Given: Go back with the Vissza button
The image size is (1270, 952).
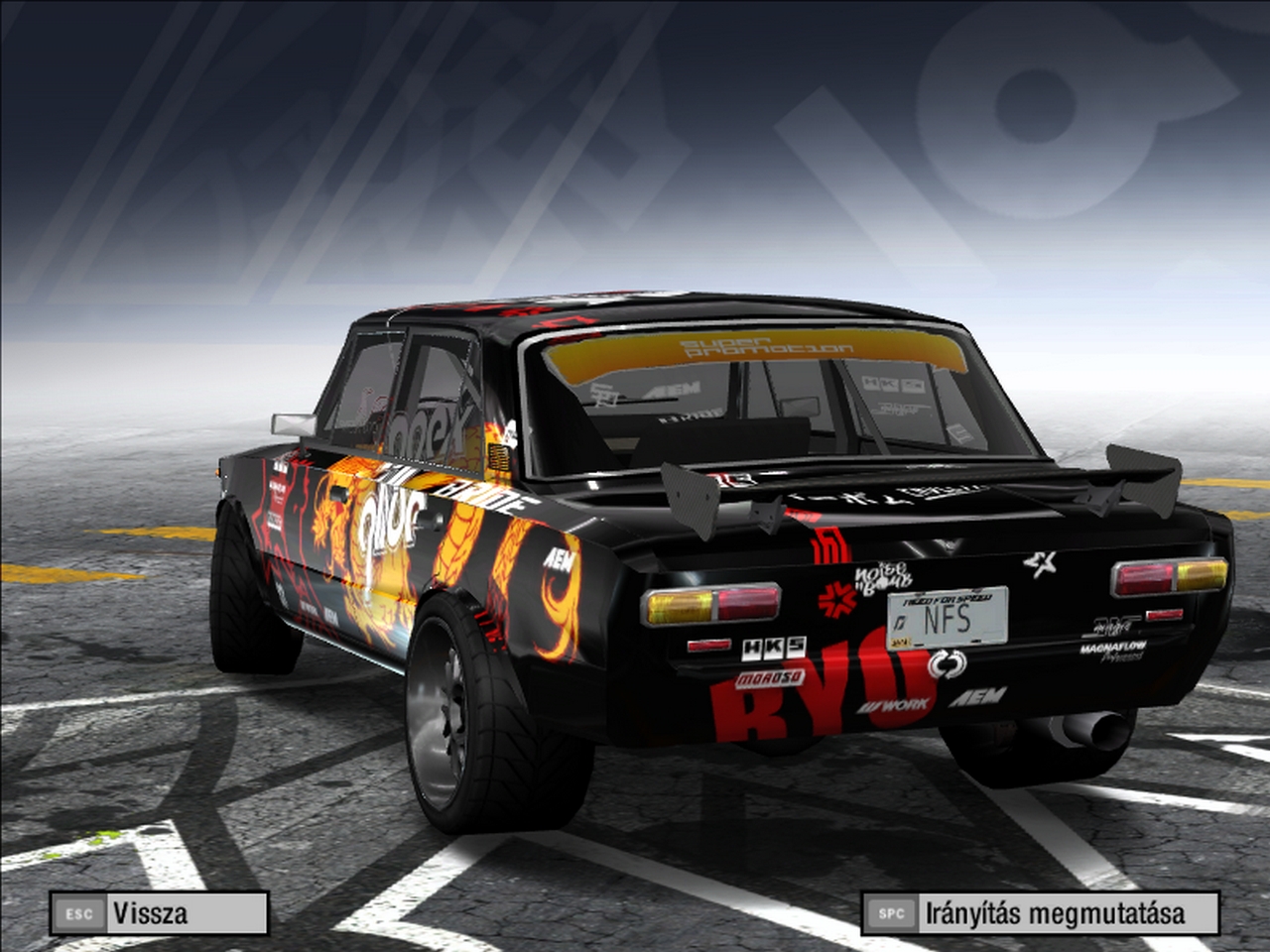Looking at the screenshot, I should pos(159,913).
